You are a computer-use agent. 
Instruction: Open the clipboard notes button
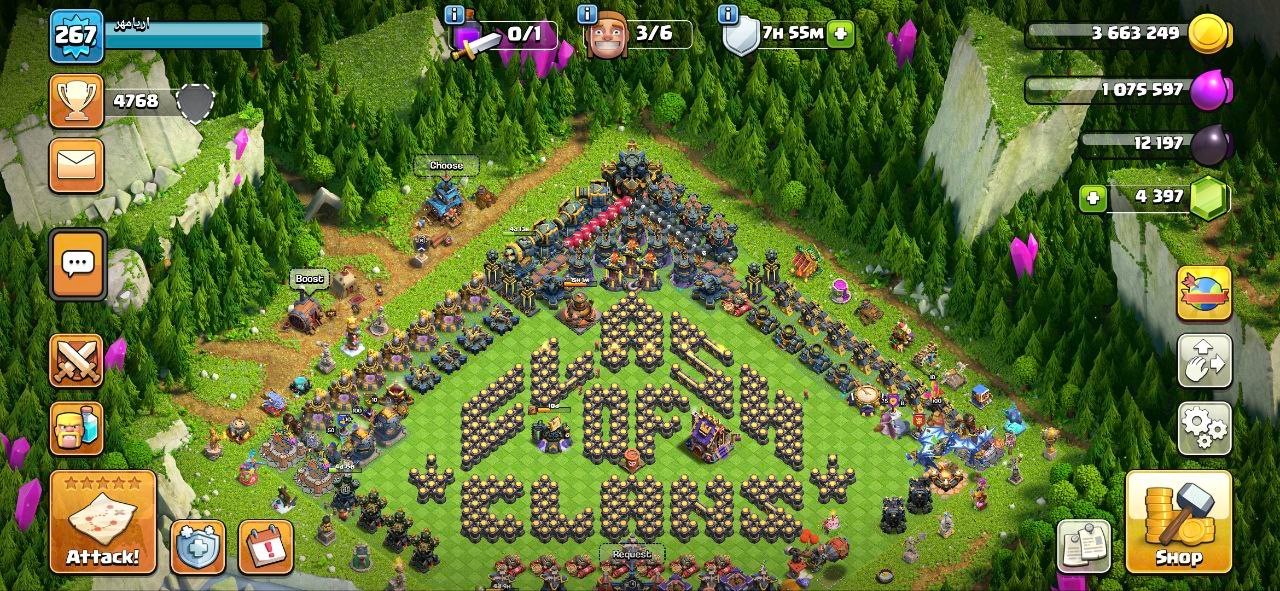tap(1083, 546)
